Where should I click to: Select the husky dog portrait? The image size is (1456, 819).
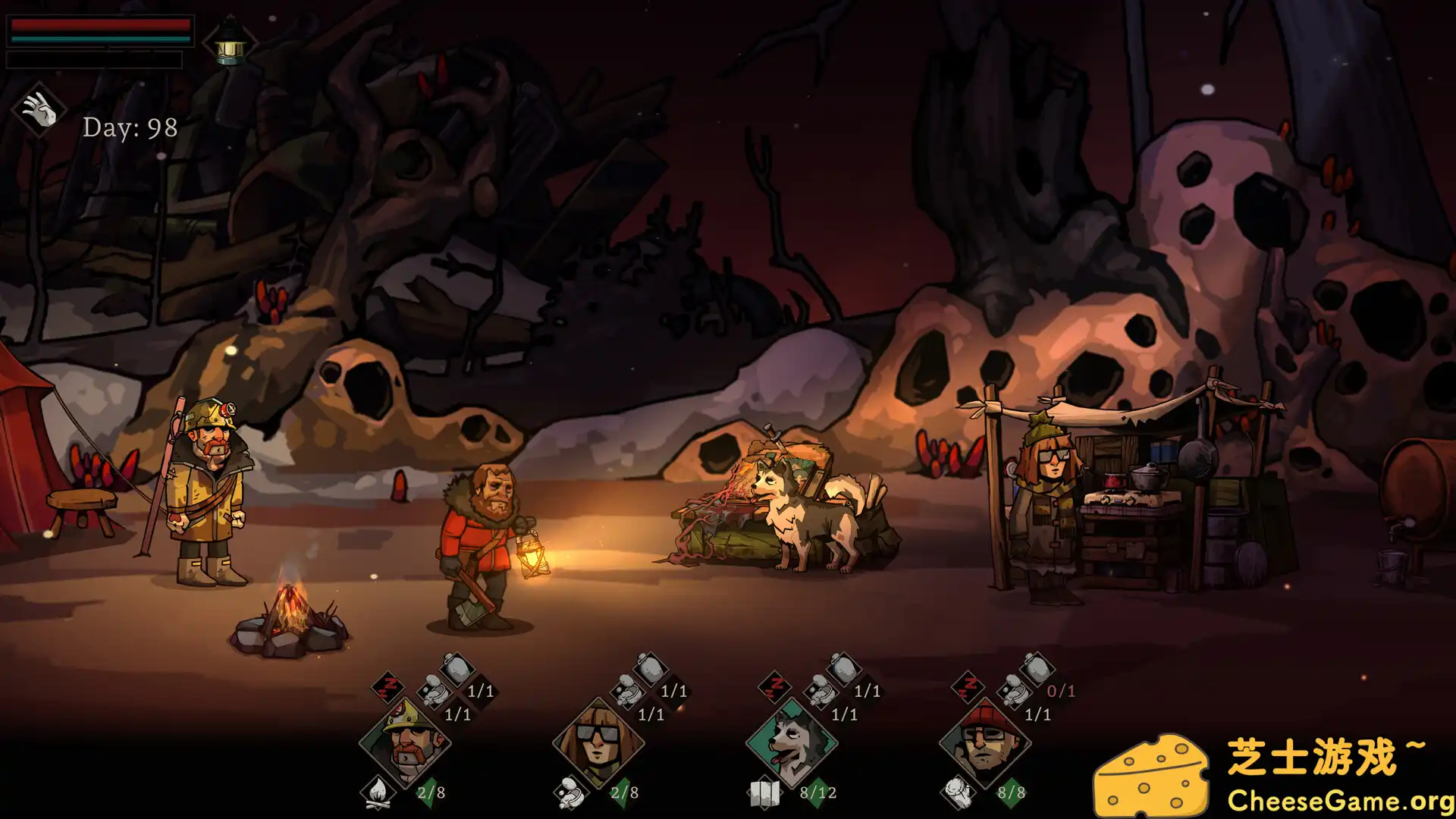(792, 742)
